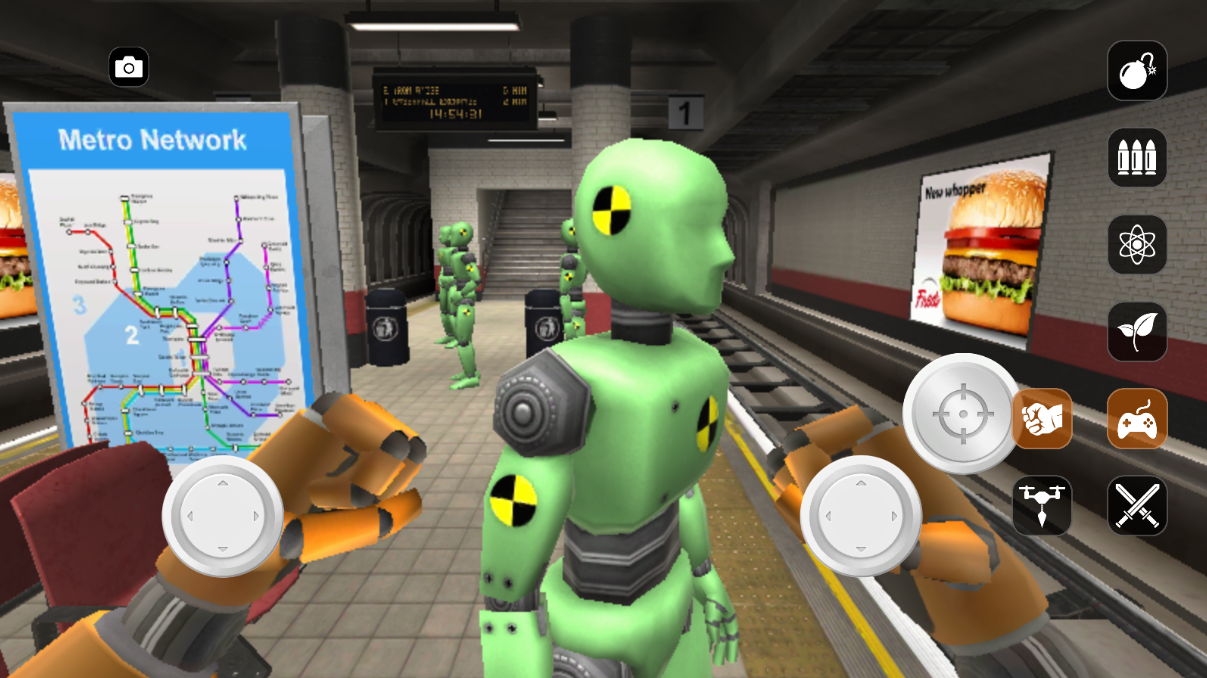The width and height of the screenshot is (1207, 678).
Task: Activate the atom symbol icon
Action: pyautogui.click(x=1137, y=244)
